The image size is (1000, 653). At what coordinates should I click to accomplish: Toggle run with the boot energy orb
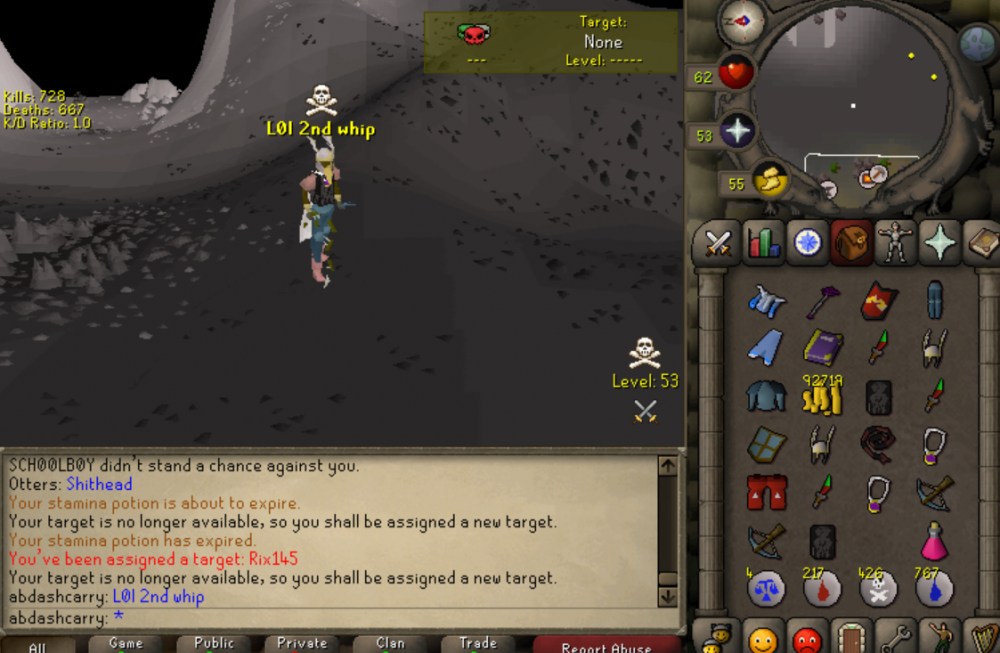pyautogui.click(x=770, y=181)
